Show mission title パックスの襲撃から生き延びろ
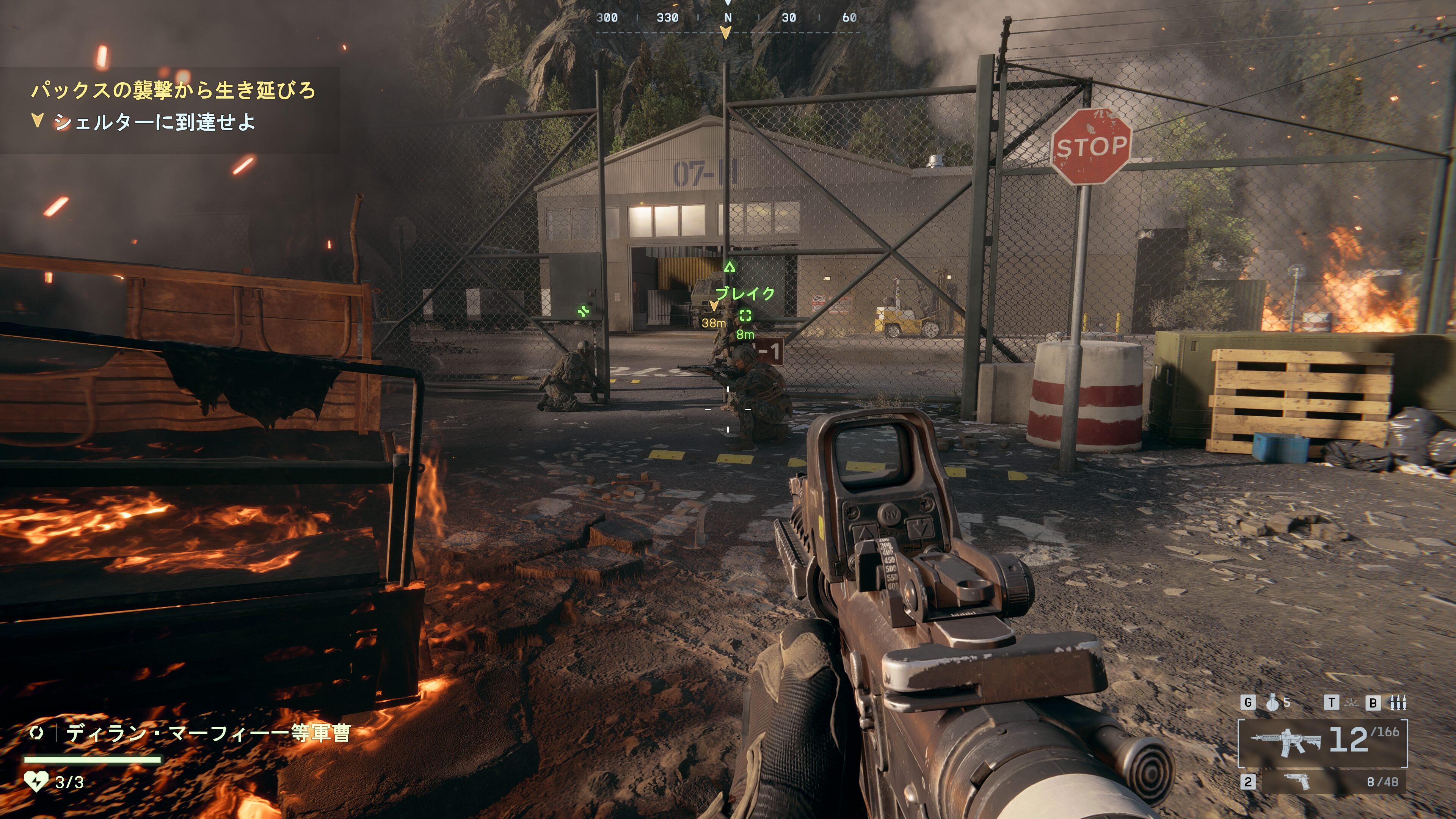The image size is (1456, 819). point(173,90)
